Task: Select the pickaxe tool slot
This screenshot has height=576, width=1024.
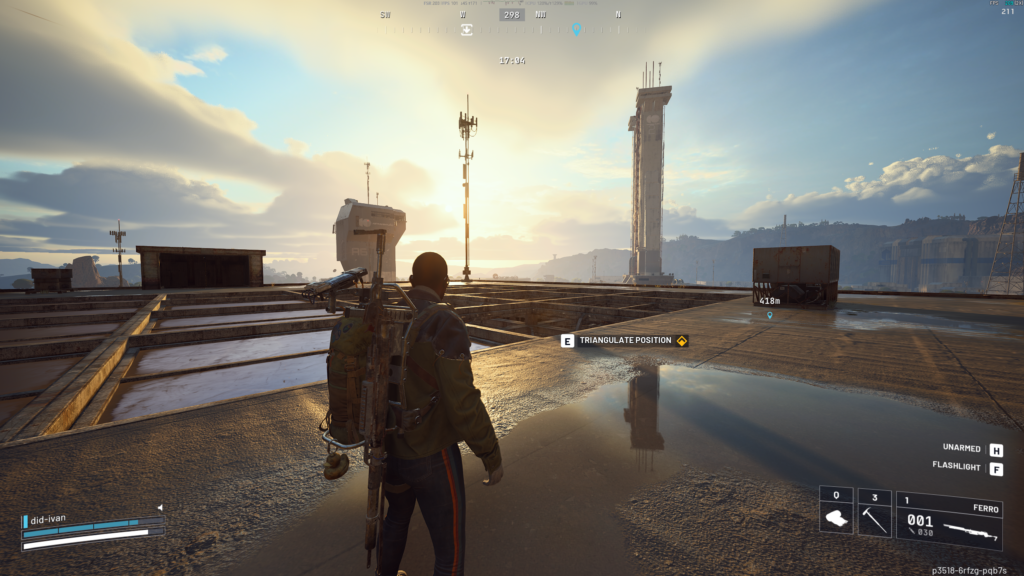Action: 874,512
